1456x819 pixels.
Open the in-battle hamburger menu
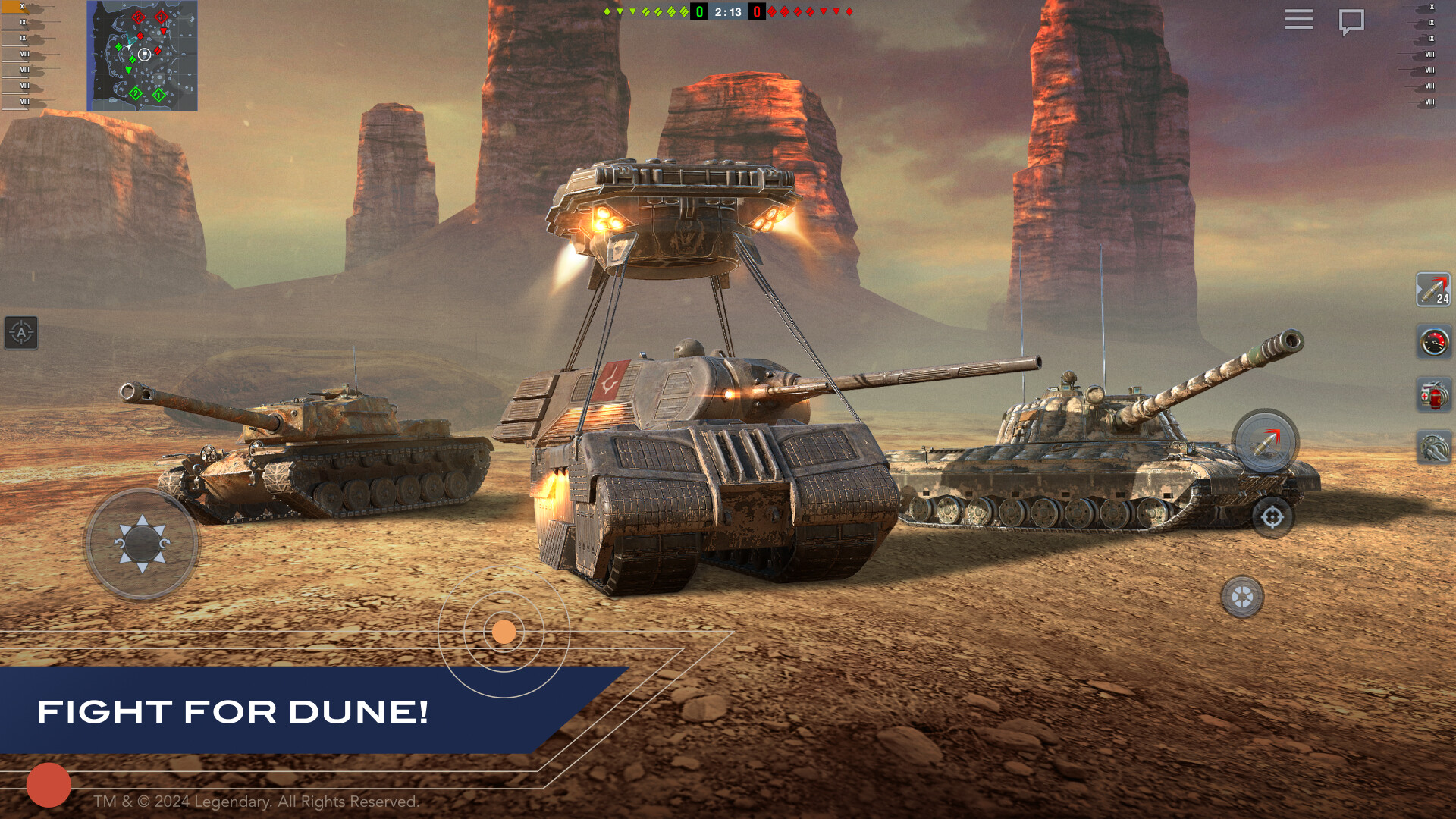point(1298,20)
